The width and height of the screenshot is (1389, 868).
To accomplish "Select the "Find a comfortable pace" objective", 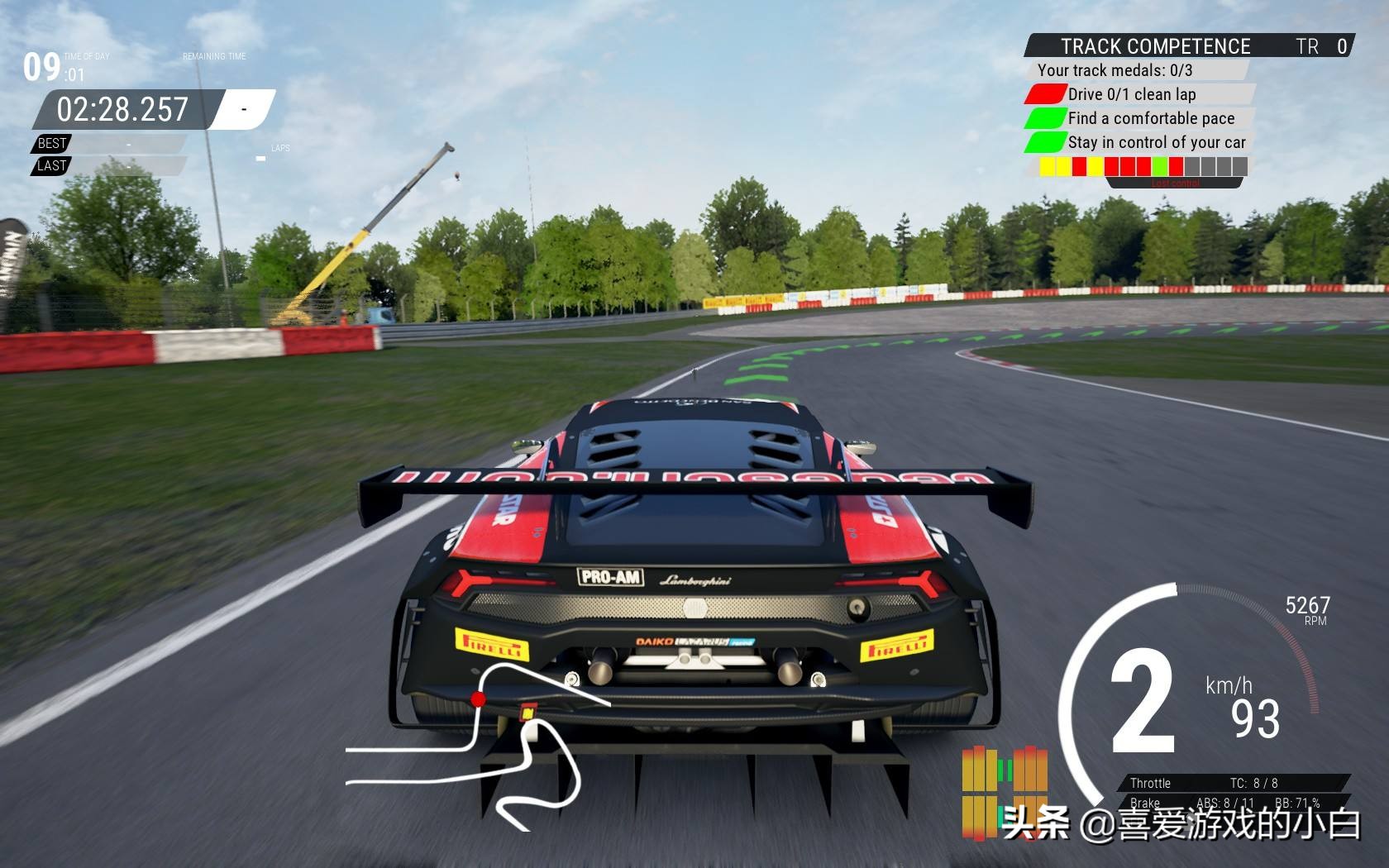I will pos(1150,118).
